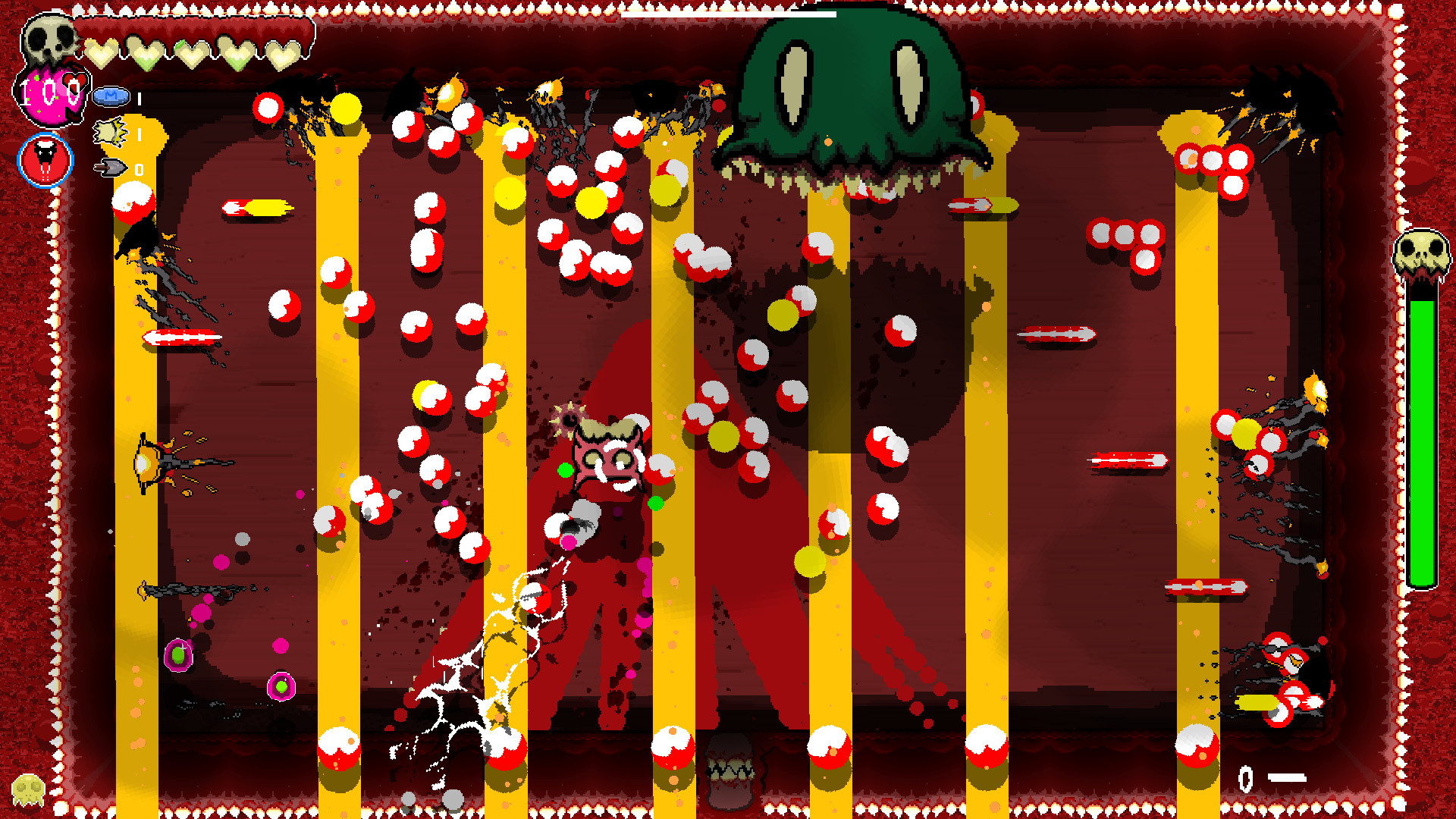Click the blue-ringed red enemy portrait icon
This screenshot has width=1456, height=819.
click(44, 161)
